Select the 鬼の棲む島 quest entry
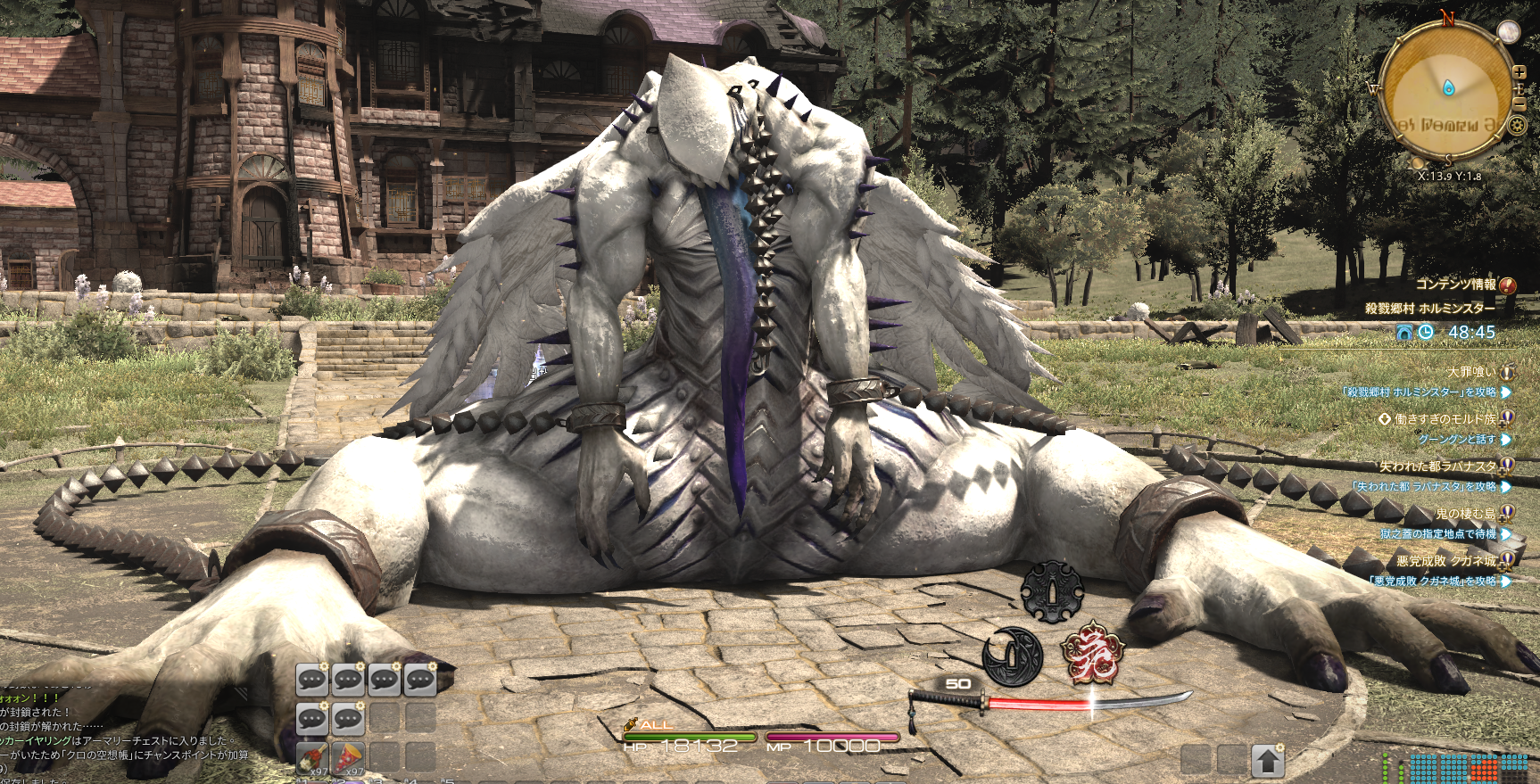The image size is (1540, 784). coord(1465,513)
